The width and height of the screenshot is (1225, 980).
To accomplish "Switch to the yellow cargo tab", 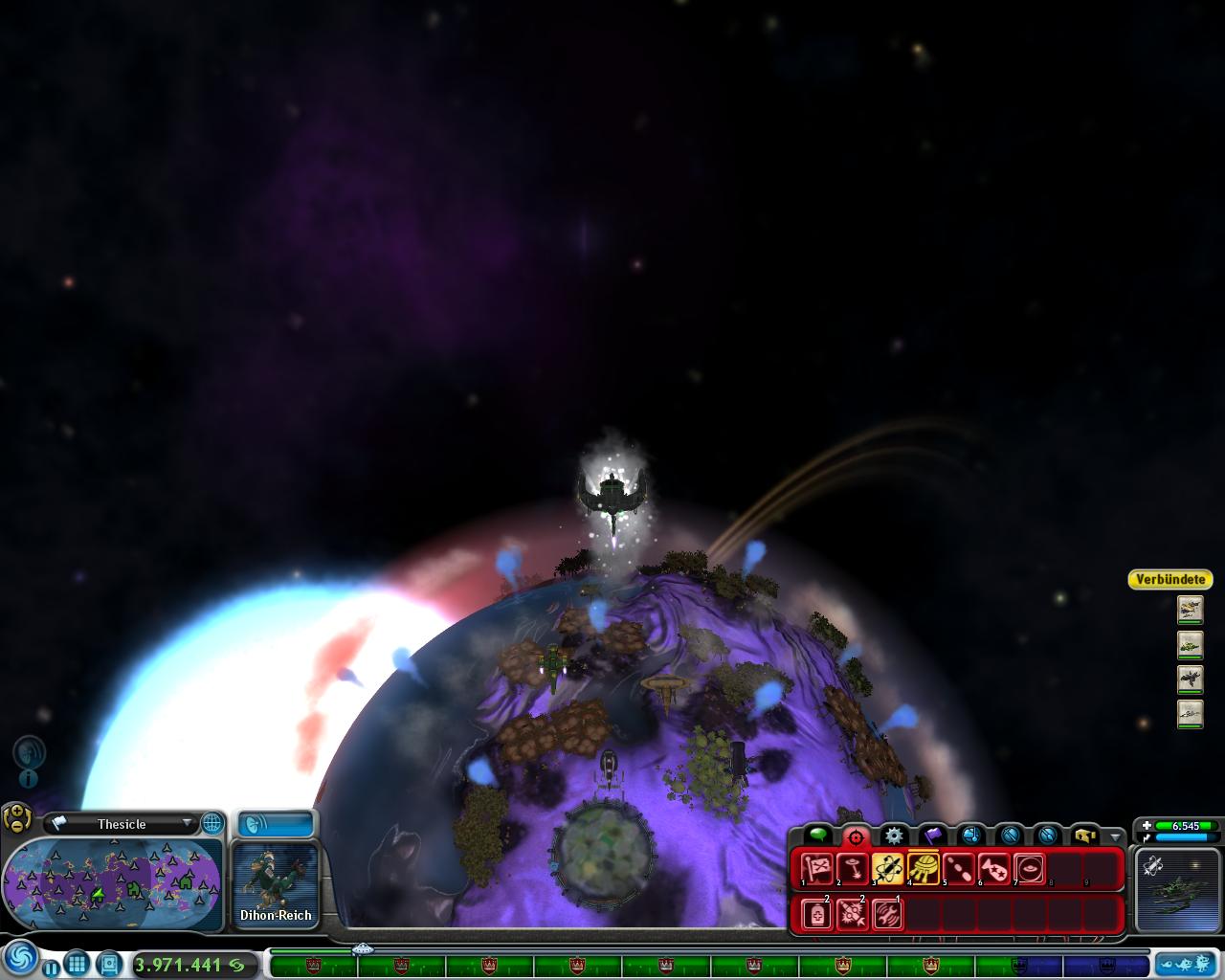I will point(1084,835).
